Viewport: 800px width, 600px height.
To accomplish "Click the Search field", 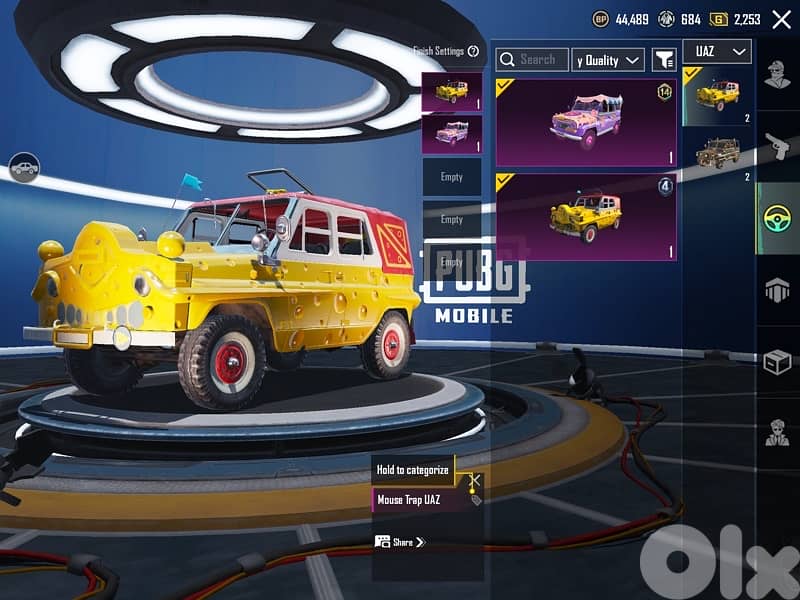I will click(x=533, y=60).
